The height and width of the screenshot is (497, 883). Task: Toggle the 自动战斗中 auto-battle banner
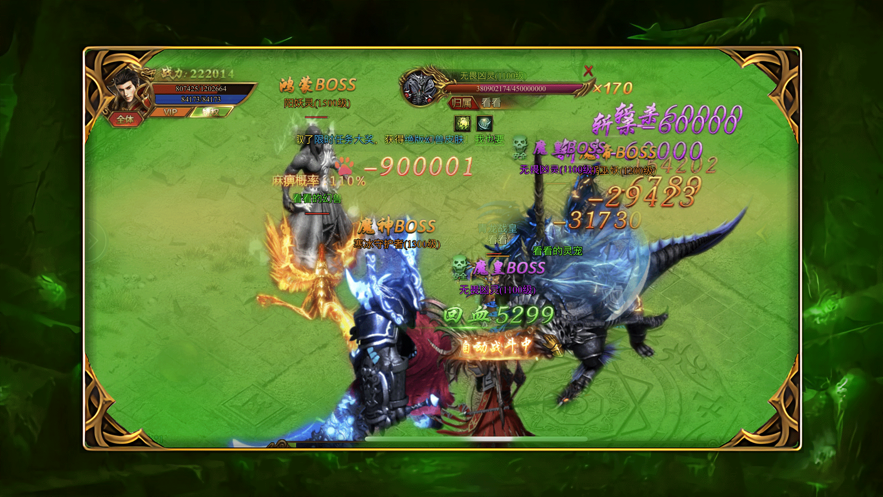[x=497, y=345]
